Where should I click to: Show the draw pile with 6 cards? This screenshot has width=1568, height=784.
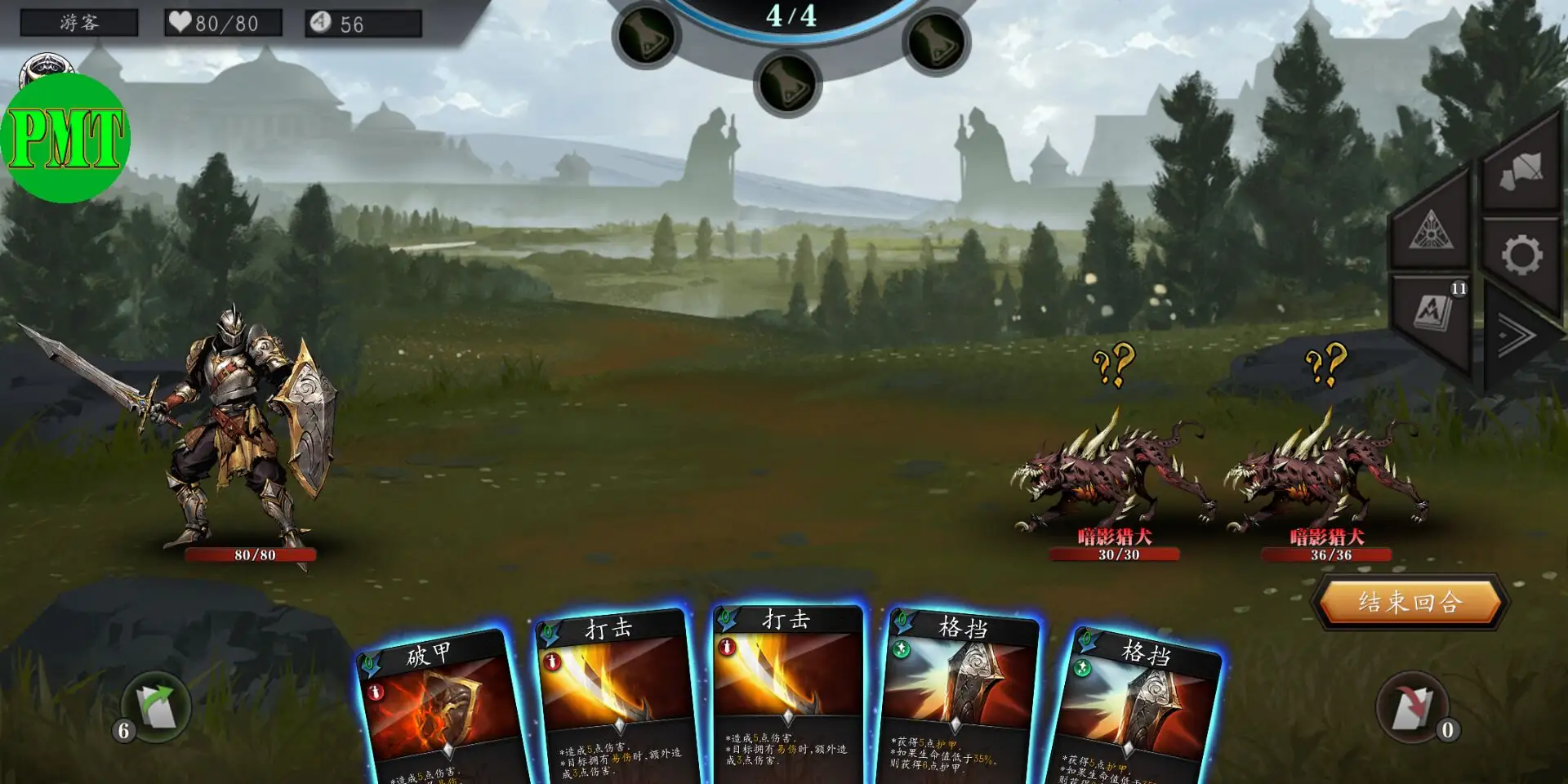pos(156,707)
